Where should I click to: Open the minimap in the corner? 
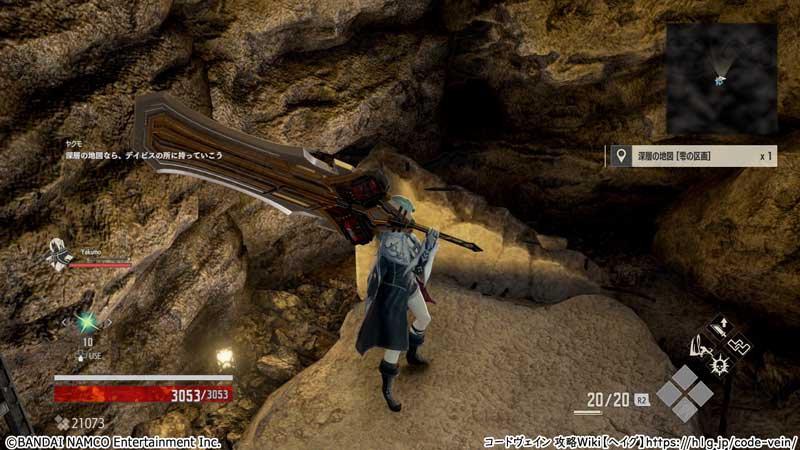pyautogui.click(x=721, y=78)
